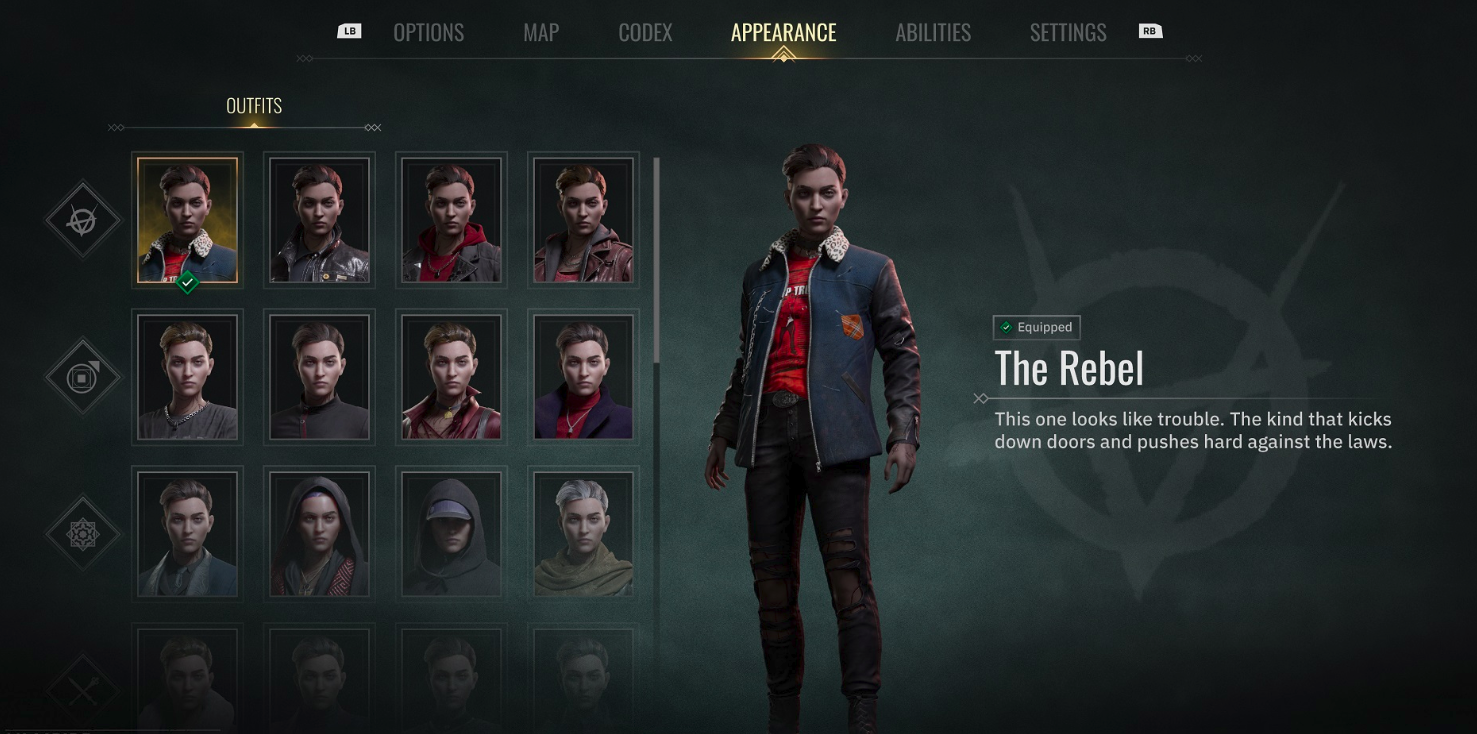Select the Appearance tab

[783, 33]
